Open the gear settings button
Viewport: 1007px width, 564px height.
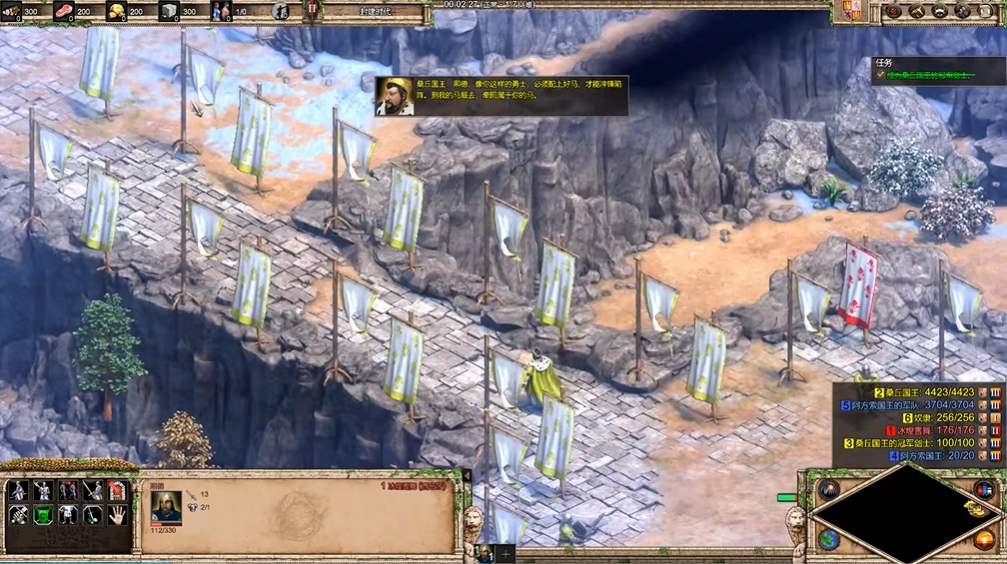point(963,11)
